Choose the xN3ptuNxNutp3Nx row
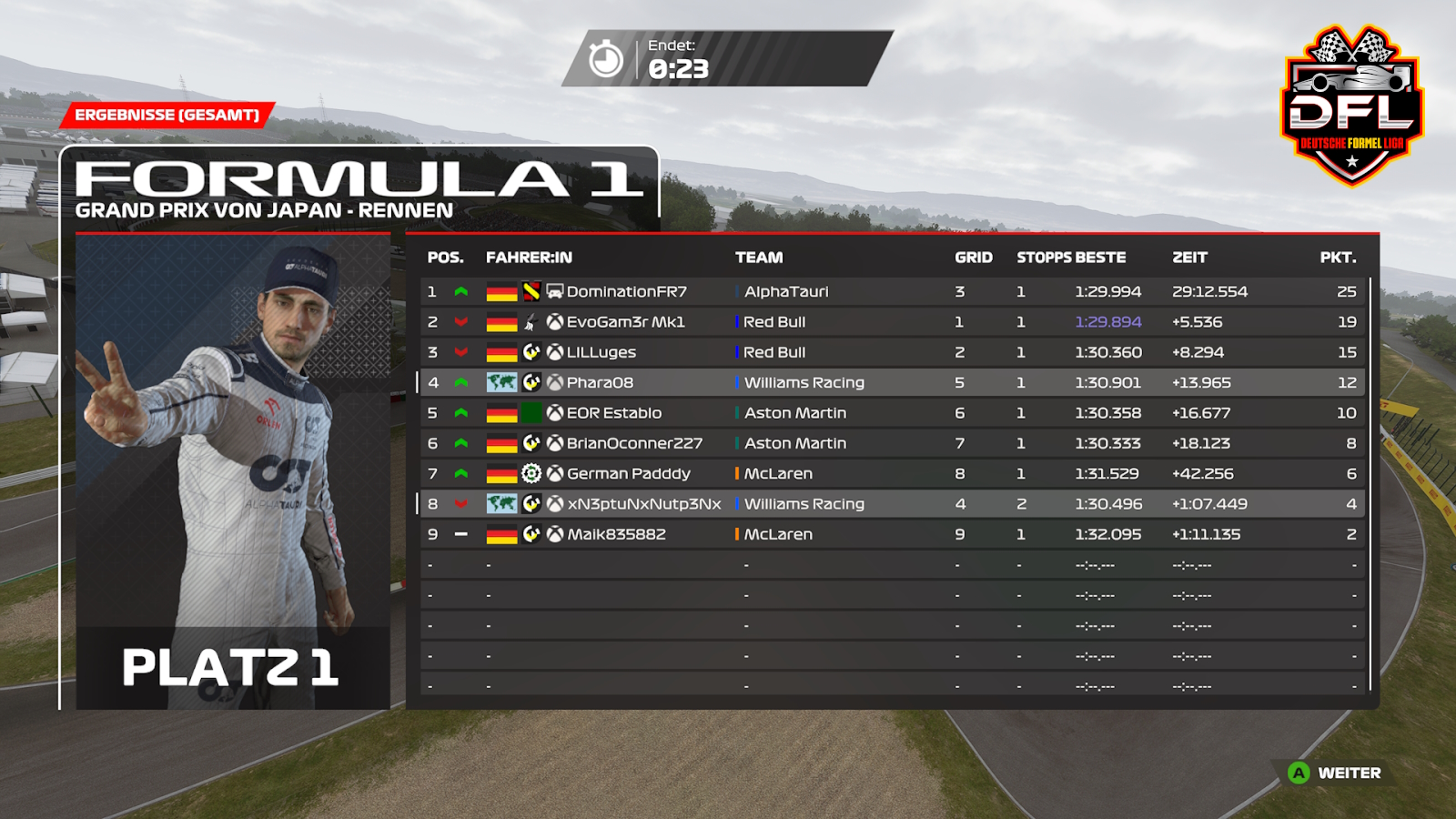 coord(892,504)
